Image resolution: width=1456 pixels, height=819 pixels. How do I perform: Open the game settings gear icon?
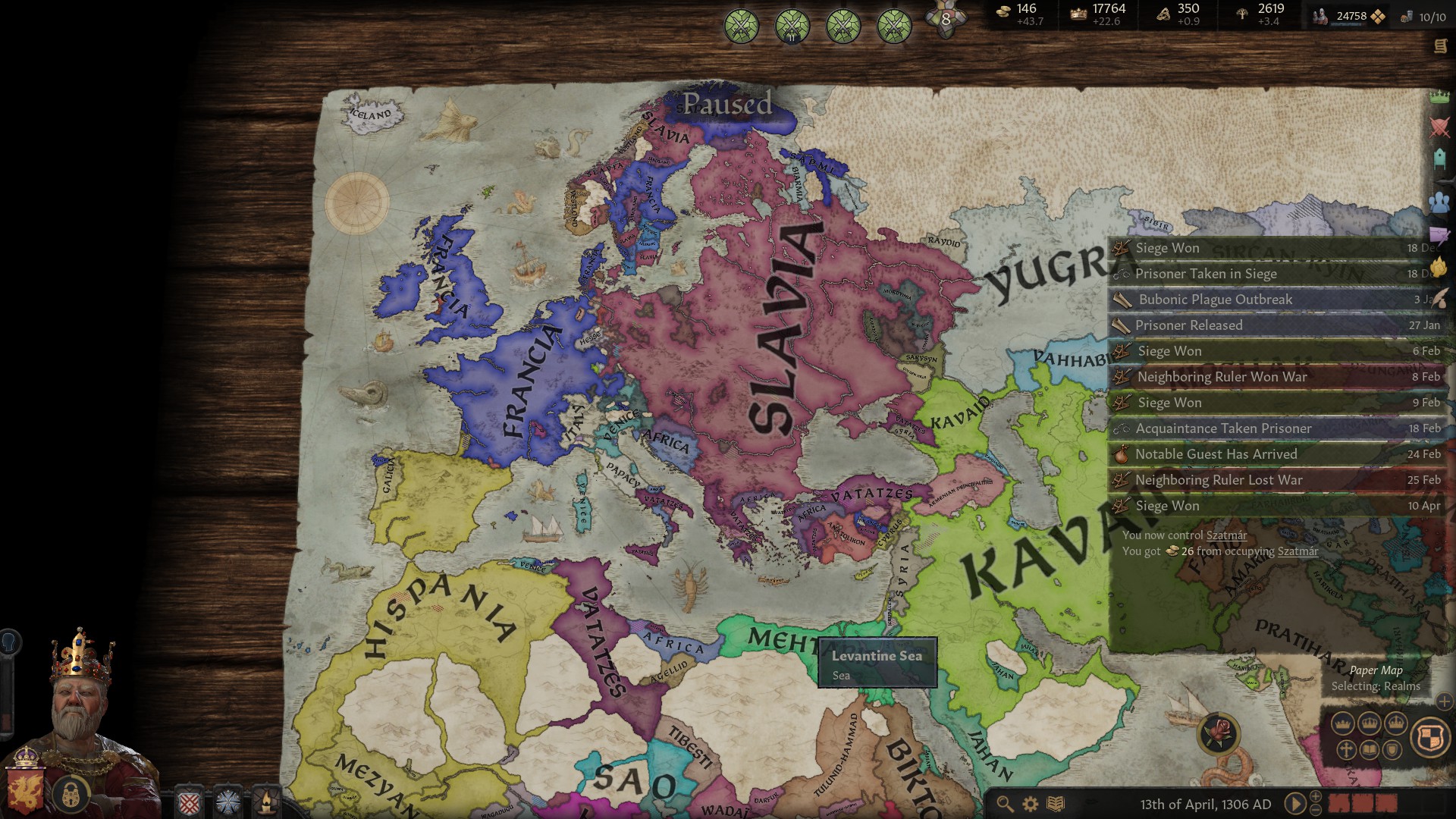pyautogui.click(x=1029, y=805)
